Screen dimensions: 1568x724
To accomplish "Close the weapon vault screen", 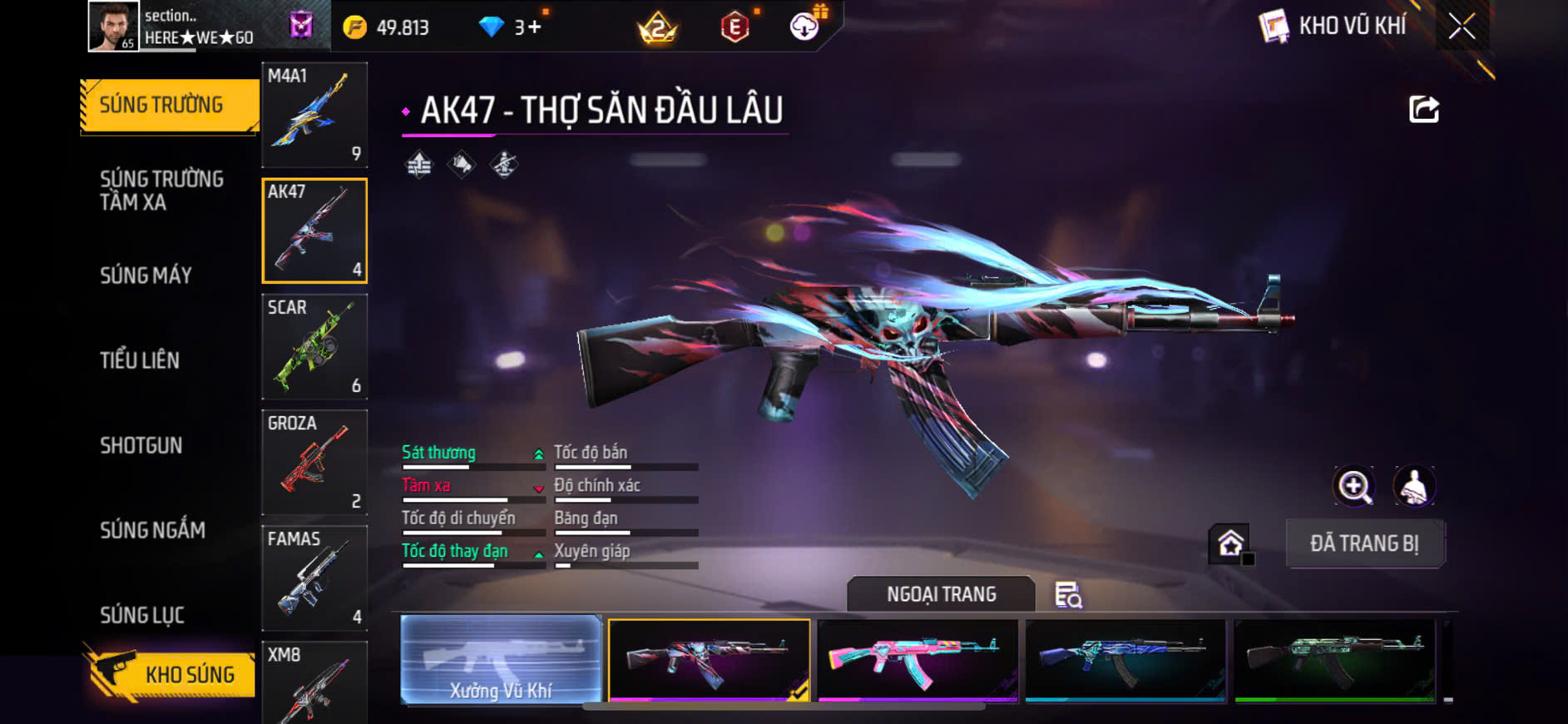I will click(1462, 27).
